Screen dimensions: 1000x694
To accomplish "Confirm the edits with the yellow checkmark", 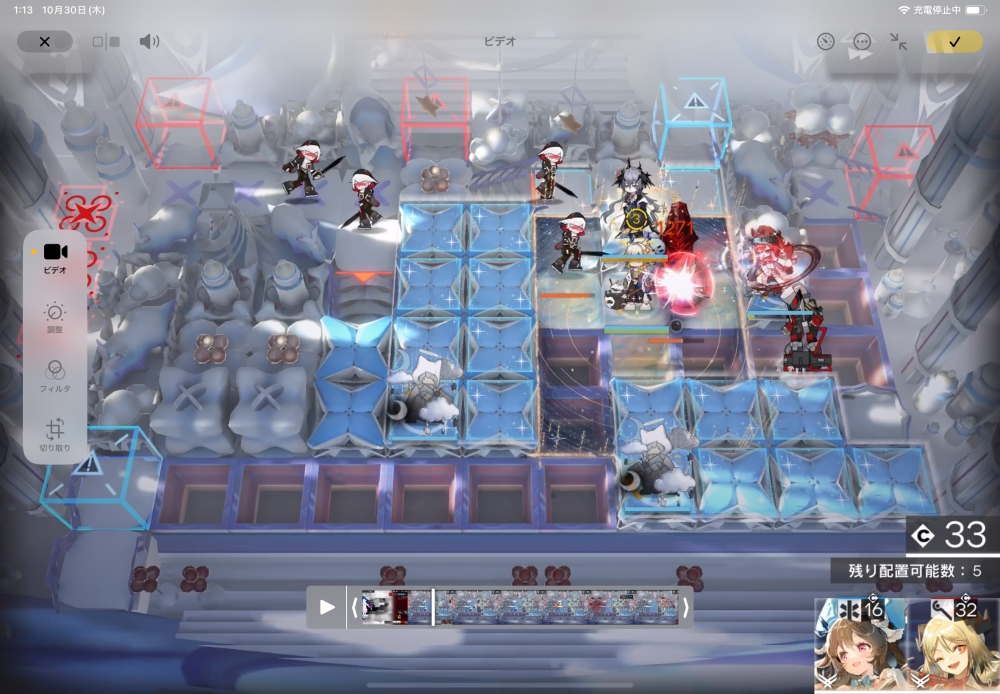I will 954,42.
